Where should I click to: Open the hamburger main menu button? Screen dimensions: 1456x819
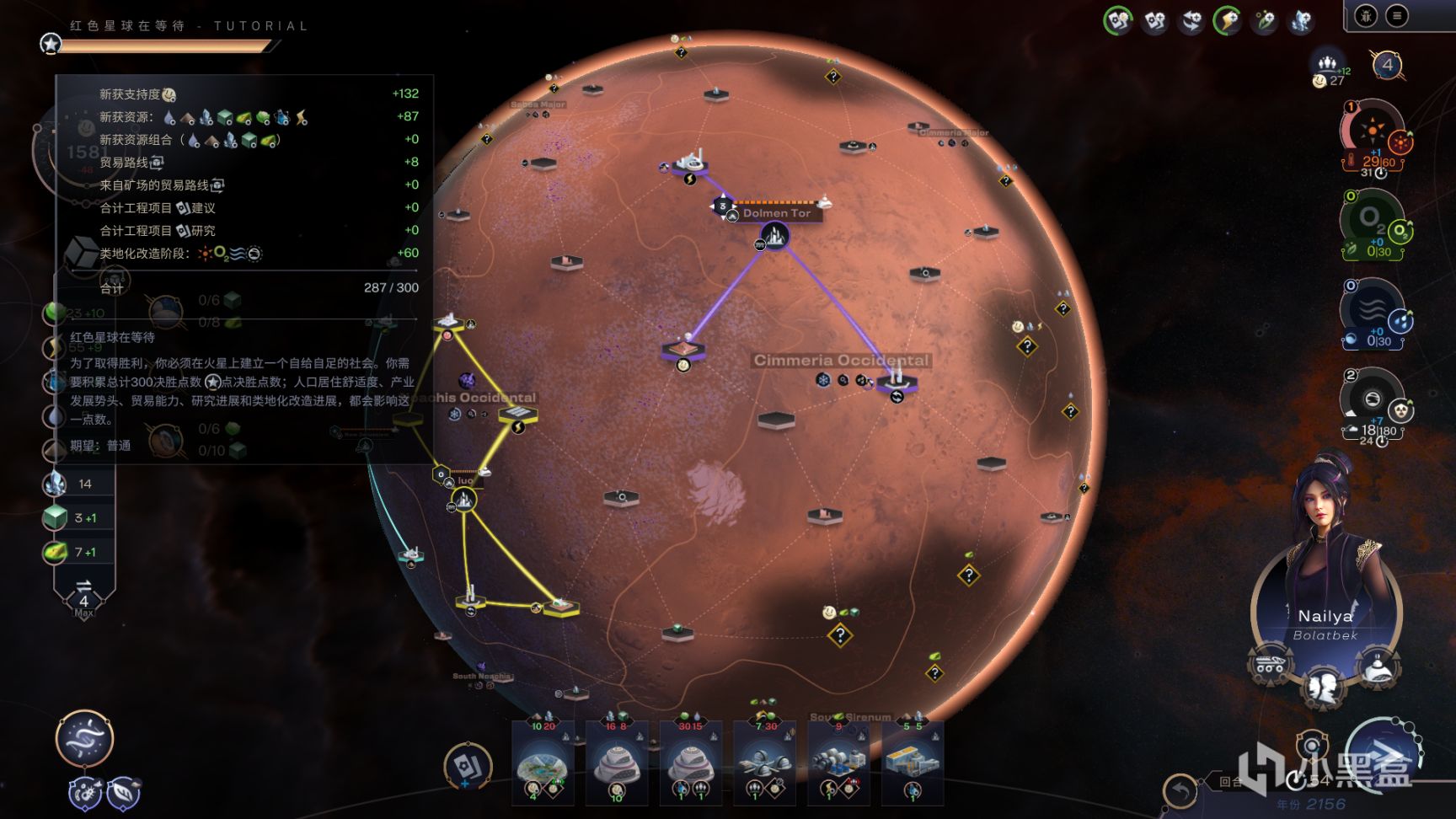[1397, 15]
